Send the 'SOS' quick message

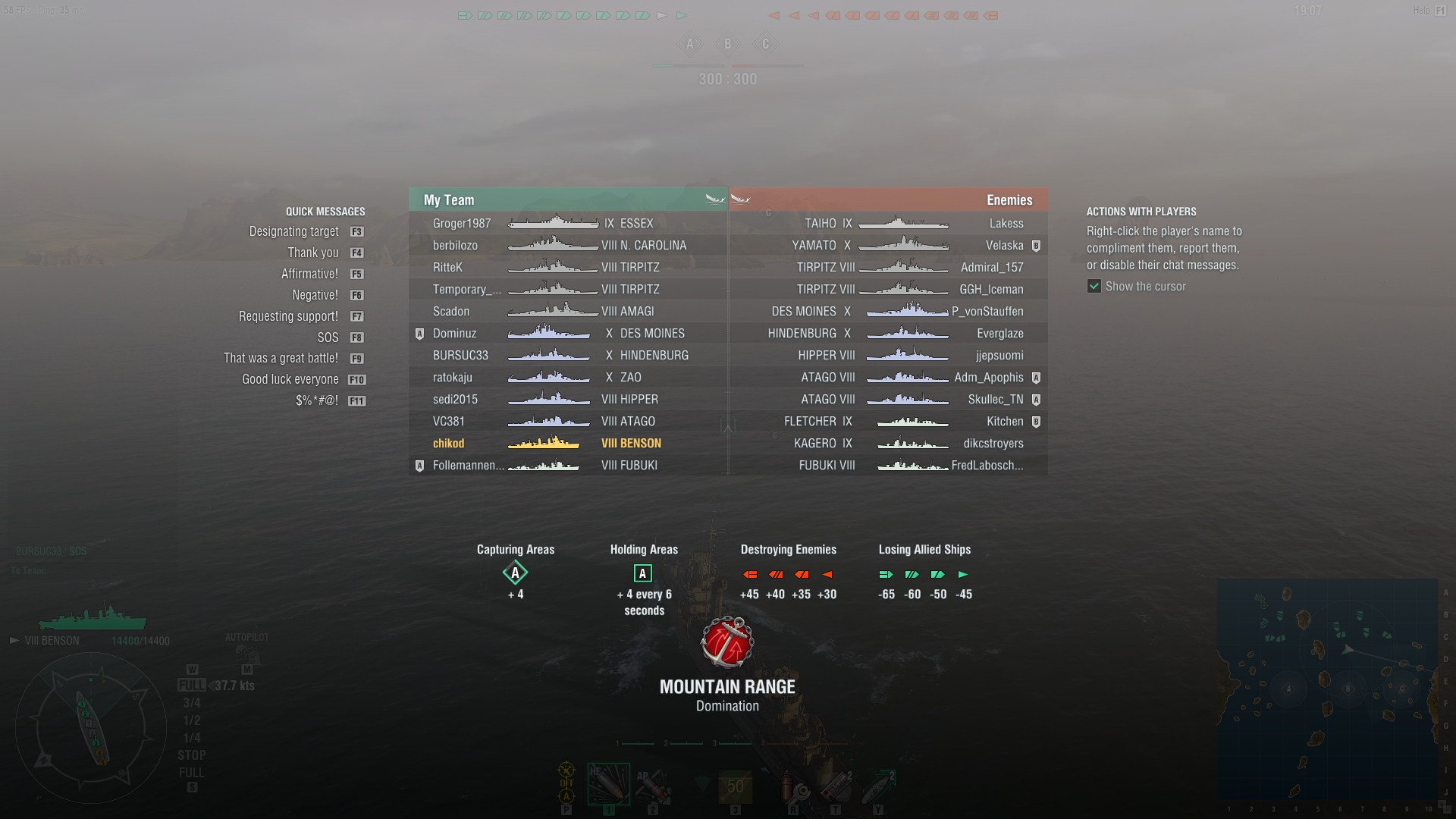pos(328,337)
